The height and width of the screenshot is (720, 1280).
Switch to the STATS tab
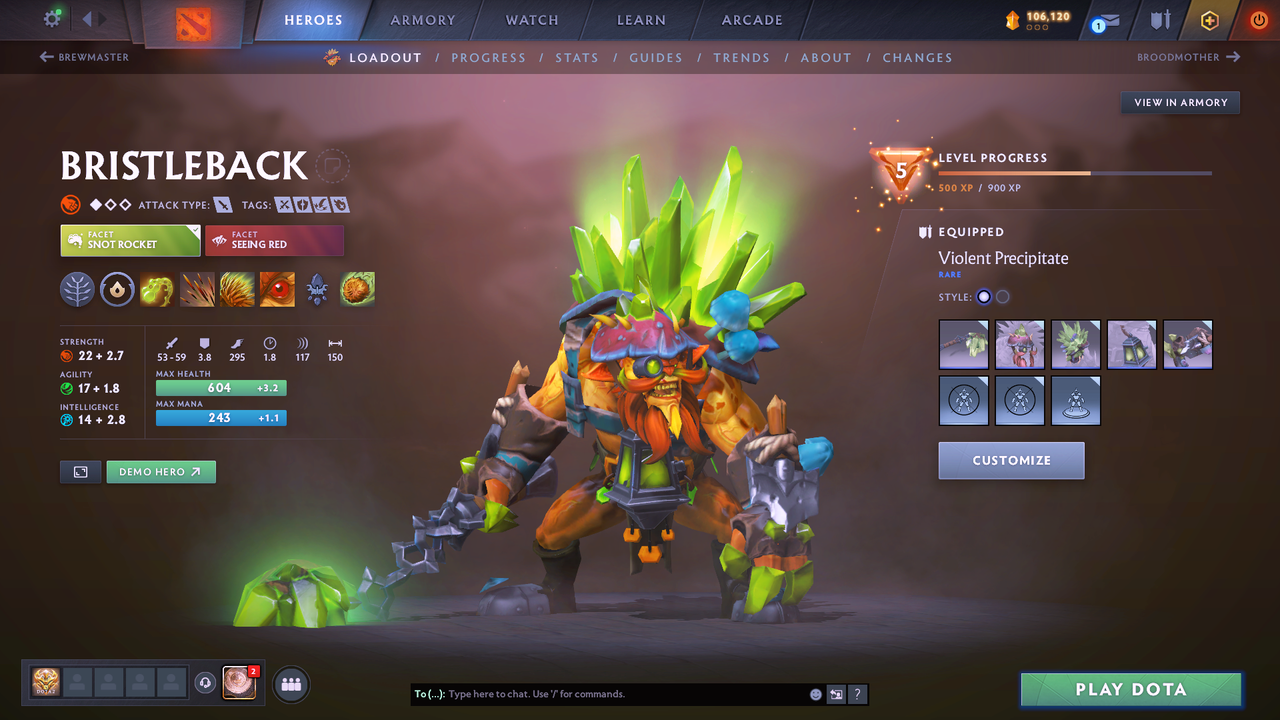coord(577,57)
